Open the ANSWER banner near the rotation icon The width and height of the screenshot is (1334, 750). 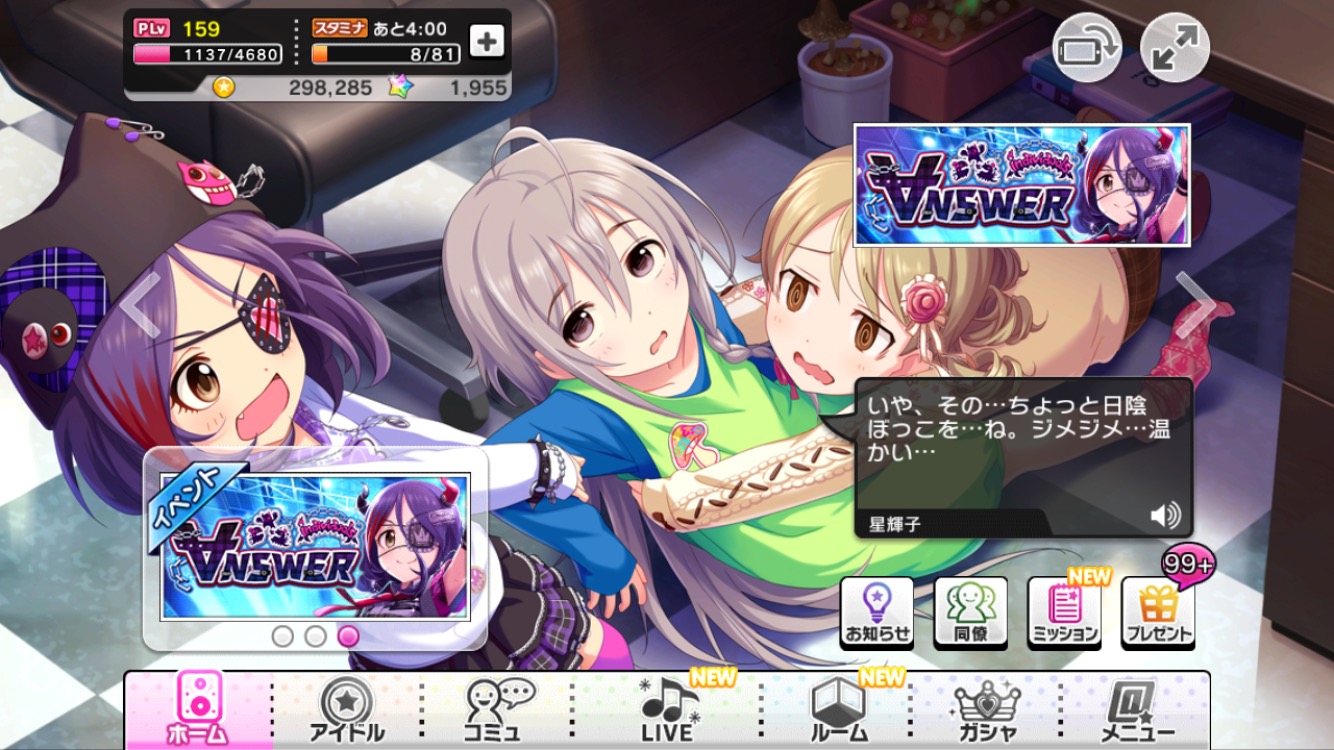coord(1021,185)
